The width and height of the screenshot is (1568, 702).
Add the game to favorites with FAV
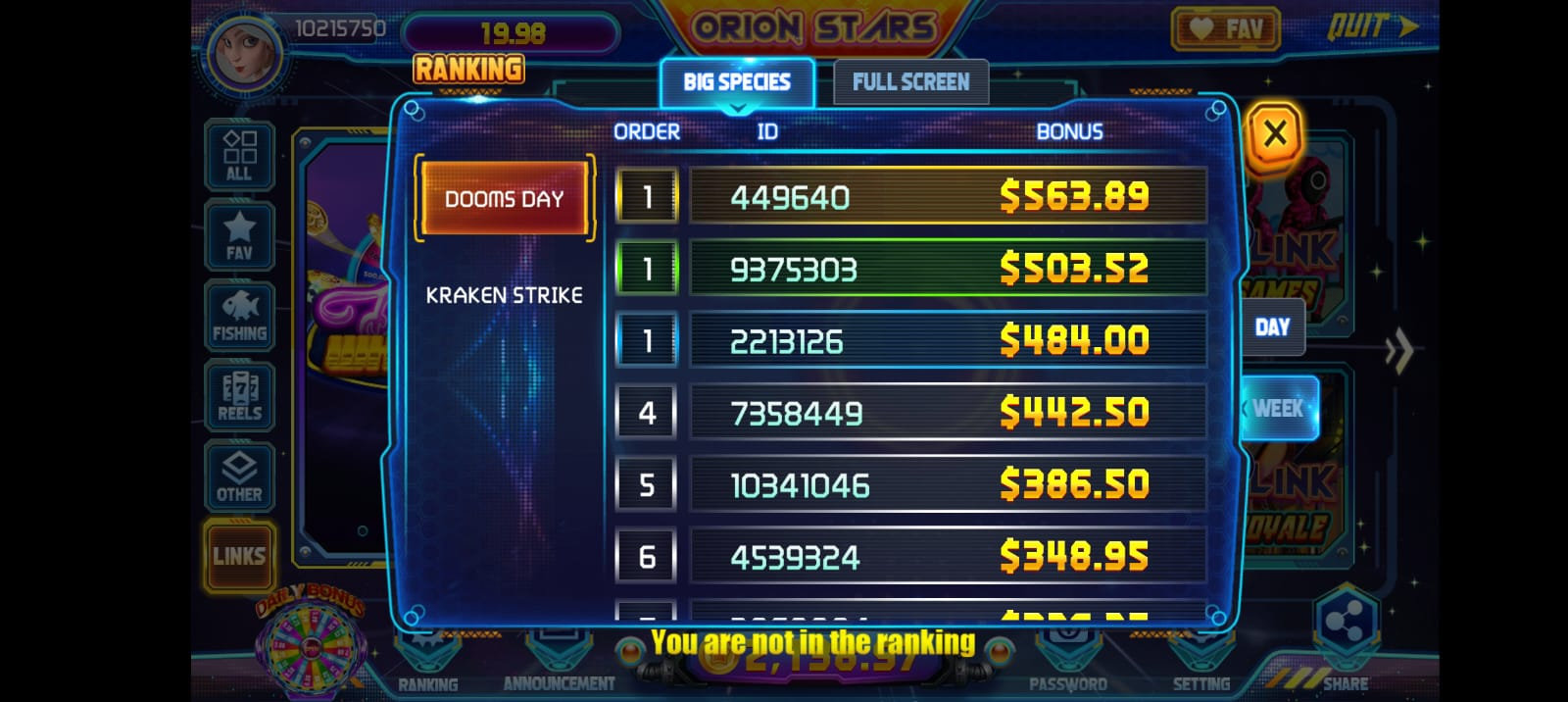(1225, 29)
